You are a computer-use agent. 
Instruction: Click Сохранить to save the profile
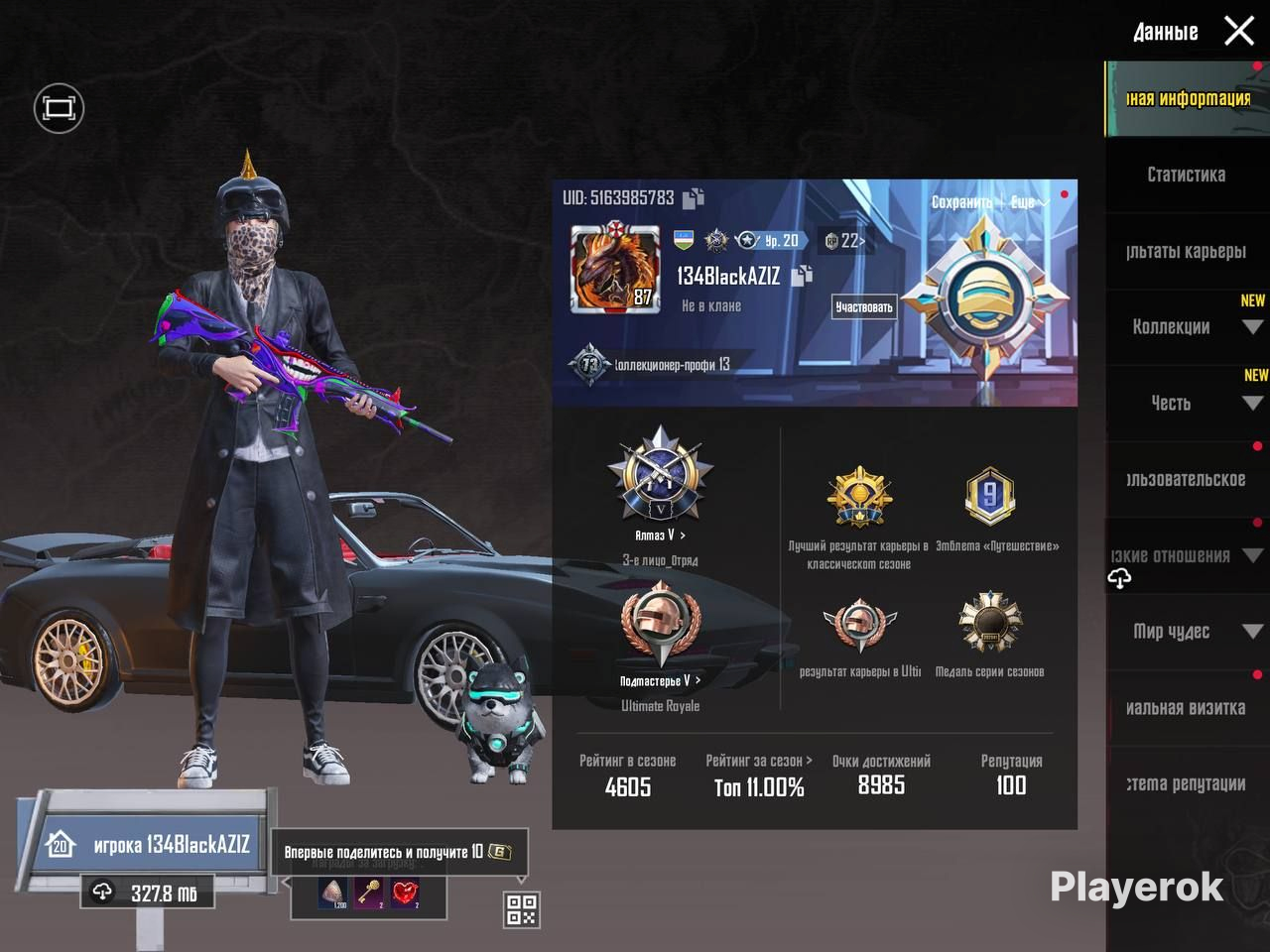click(x=960, y=200)
